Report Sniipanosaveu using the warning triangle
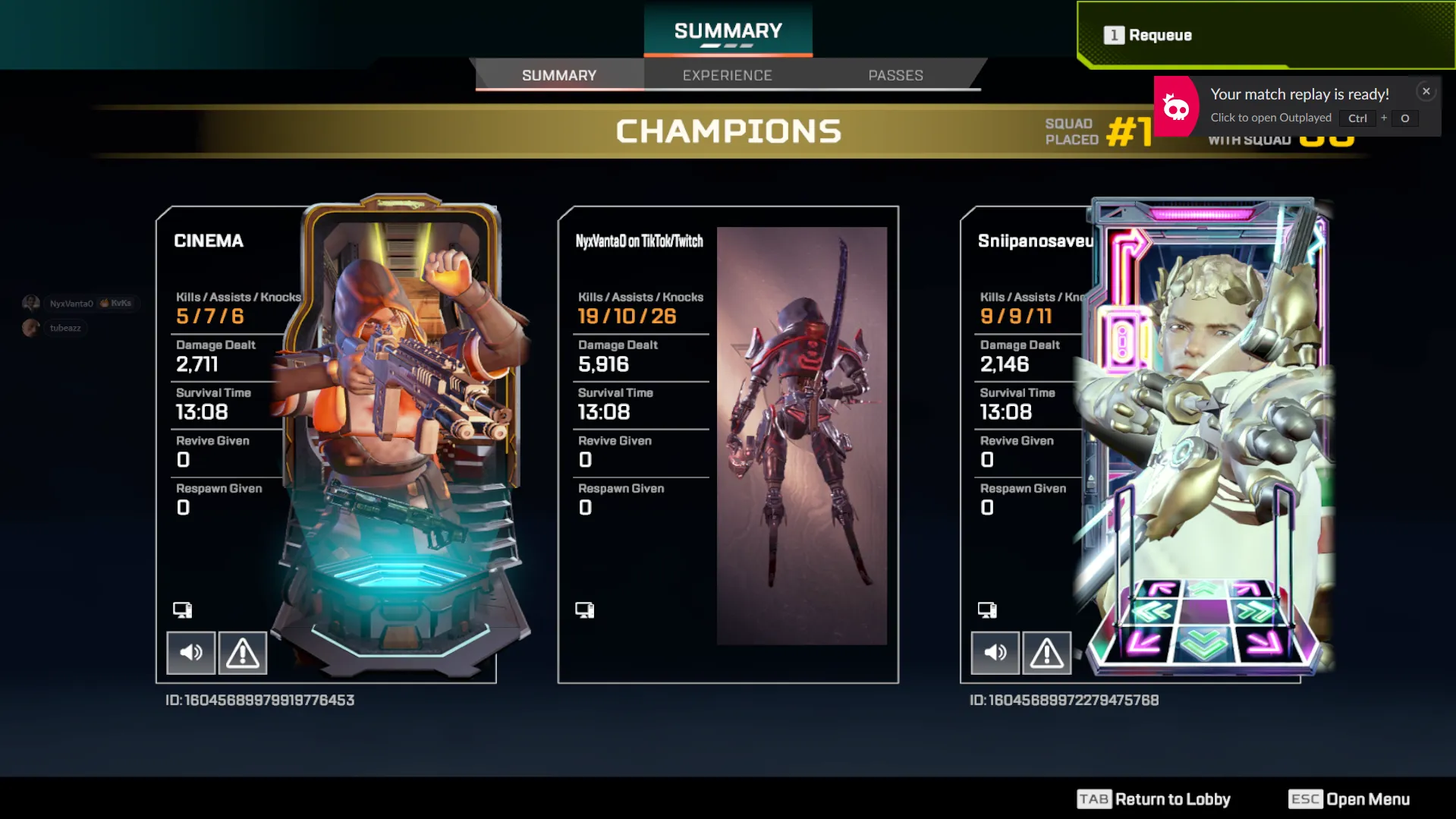The height and width of the screenshot is (819, 1456). point(1046,652)
